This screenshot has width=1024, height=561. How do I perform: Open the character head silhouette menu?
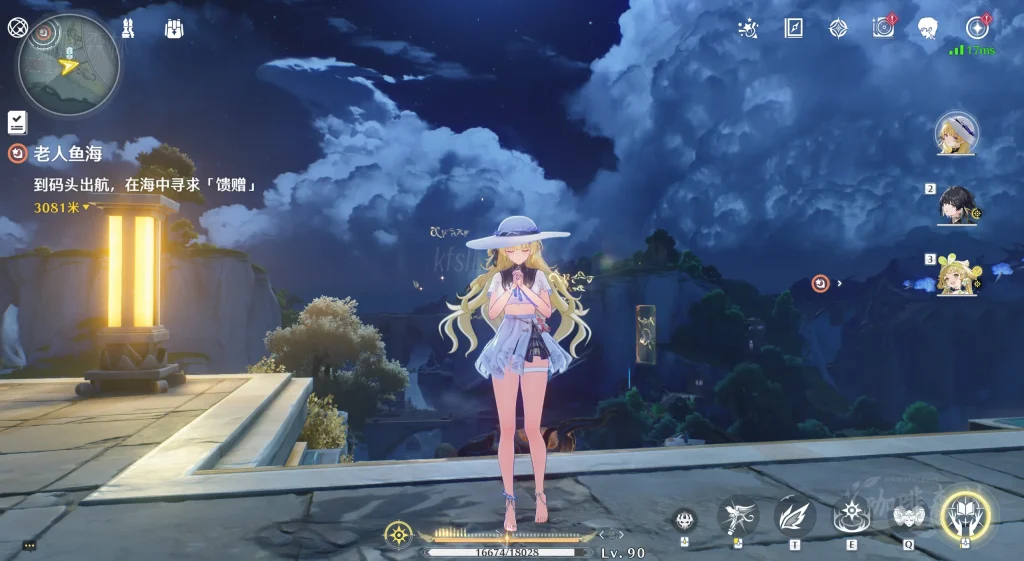pos(928,28)
